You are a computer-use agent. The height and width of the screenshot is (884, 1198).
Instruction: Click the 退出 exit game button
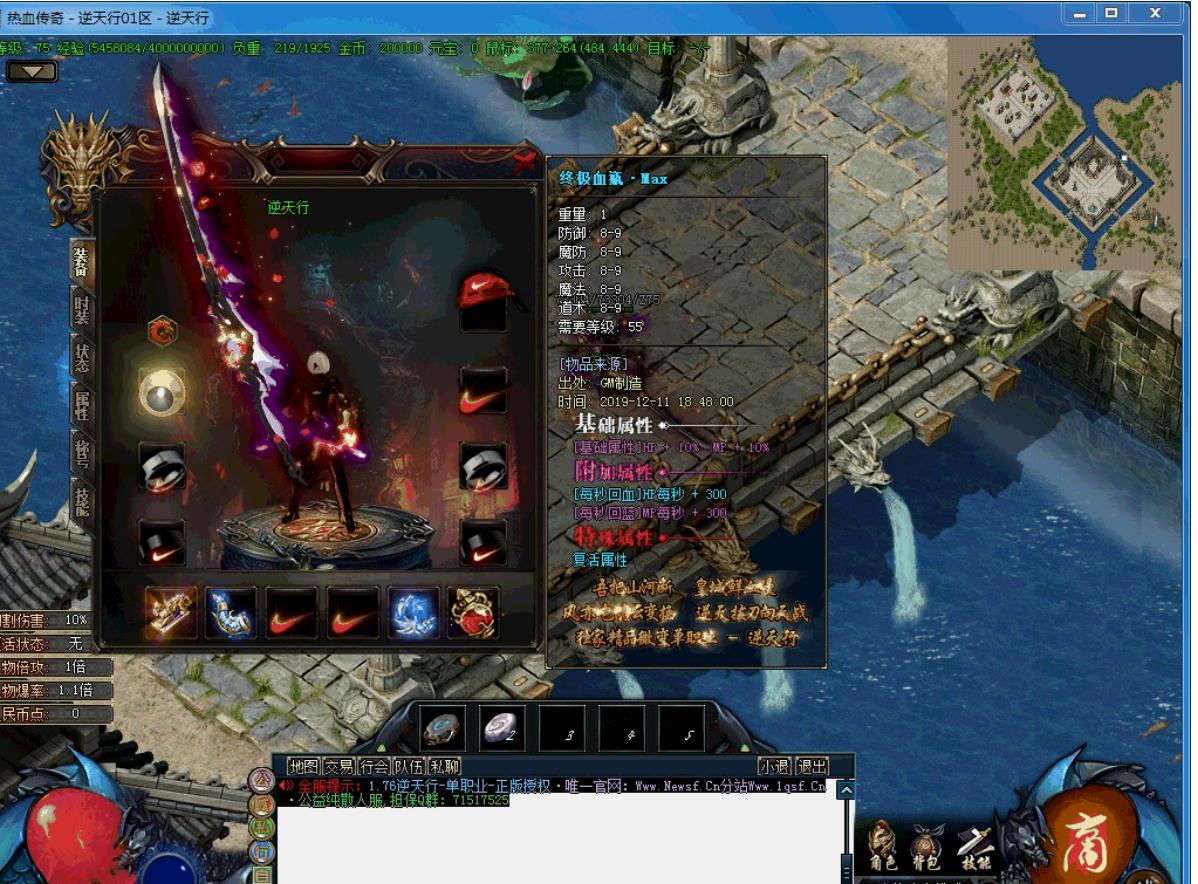(x=812, y=766)
